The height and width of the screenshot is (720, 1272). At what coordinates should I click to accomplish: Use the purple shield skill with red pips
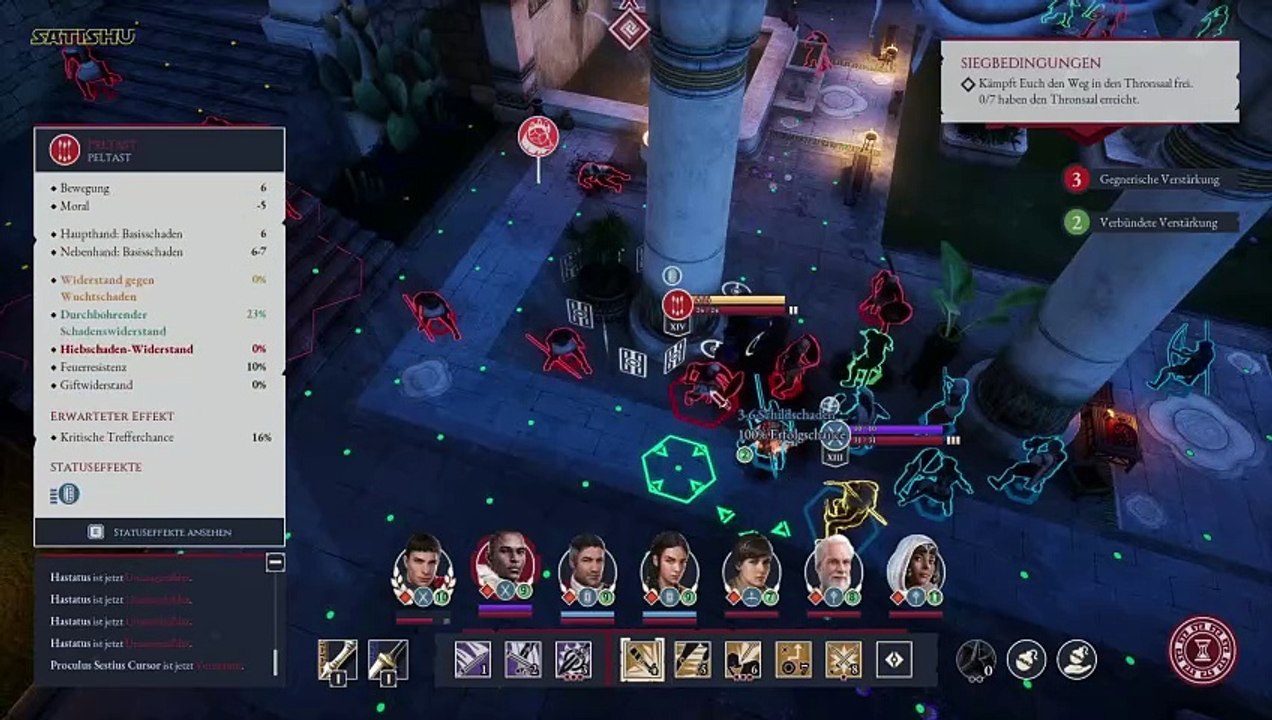coord(573,660)
